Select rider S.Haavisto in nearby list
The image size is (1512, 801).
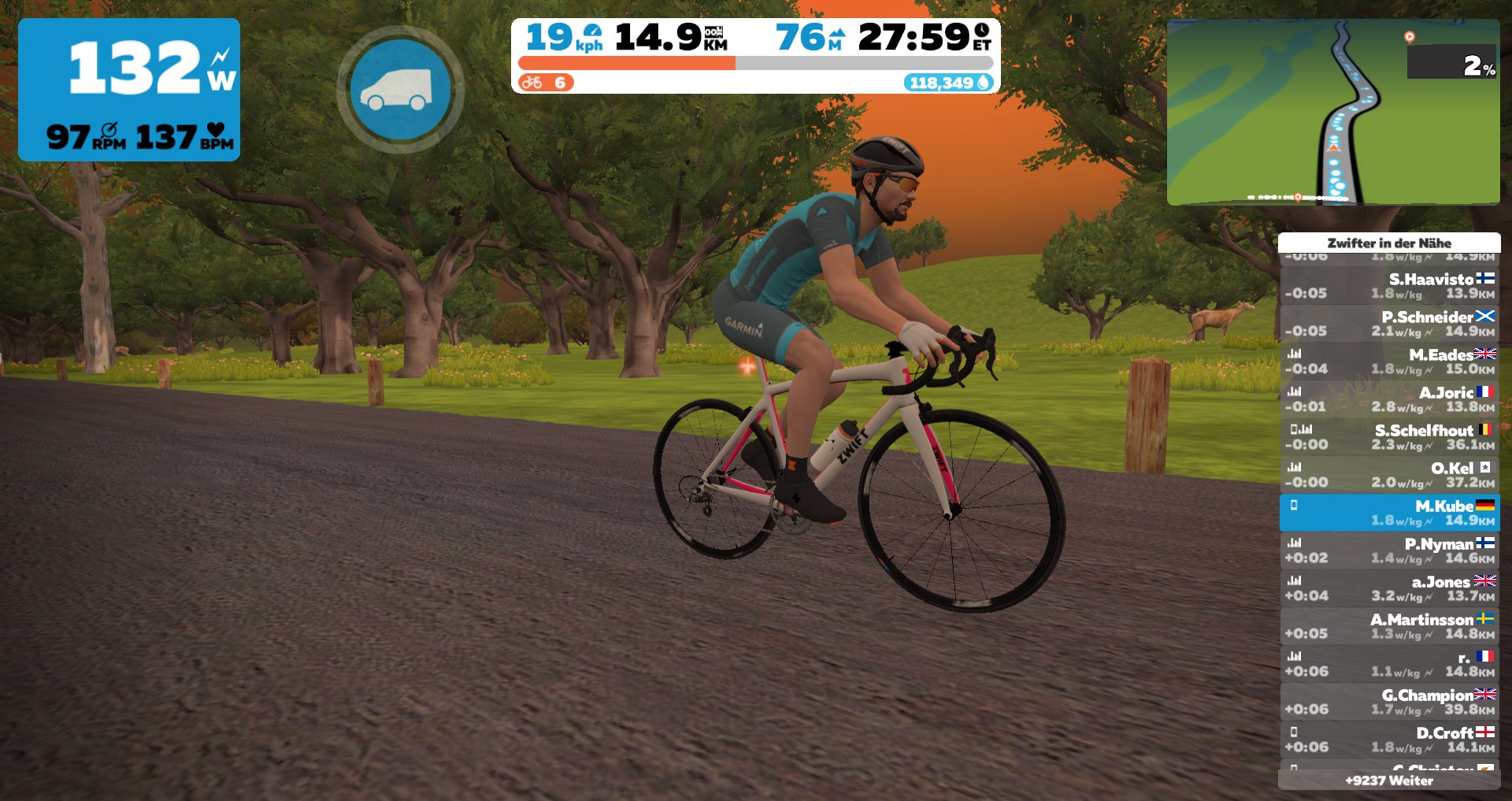point(1389,286)
